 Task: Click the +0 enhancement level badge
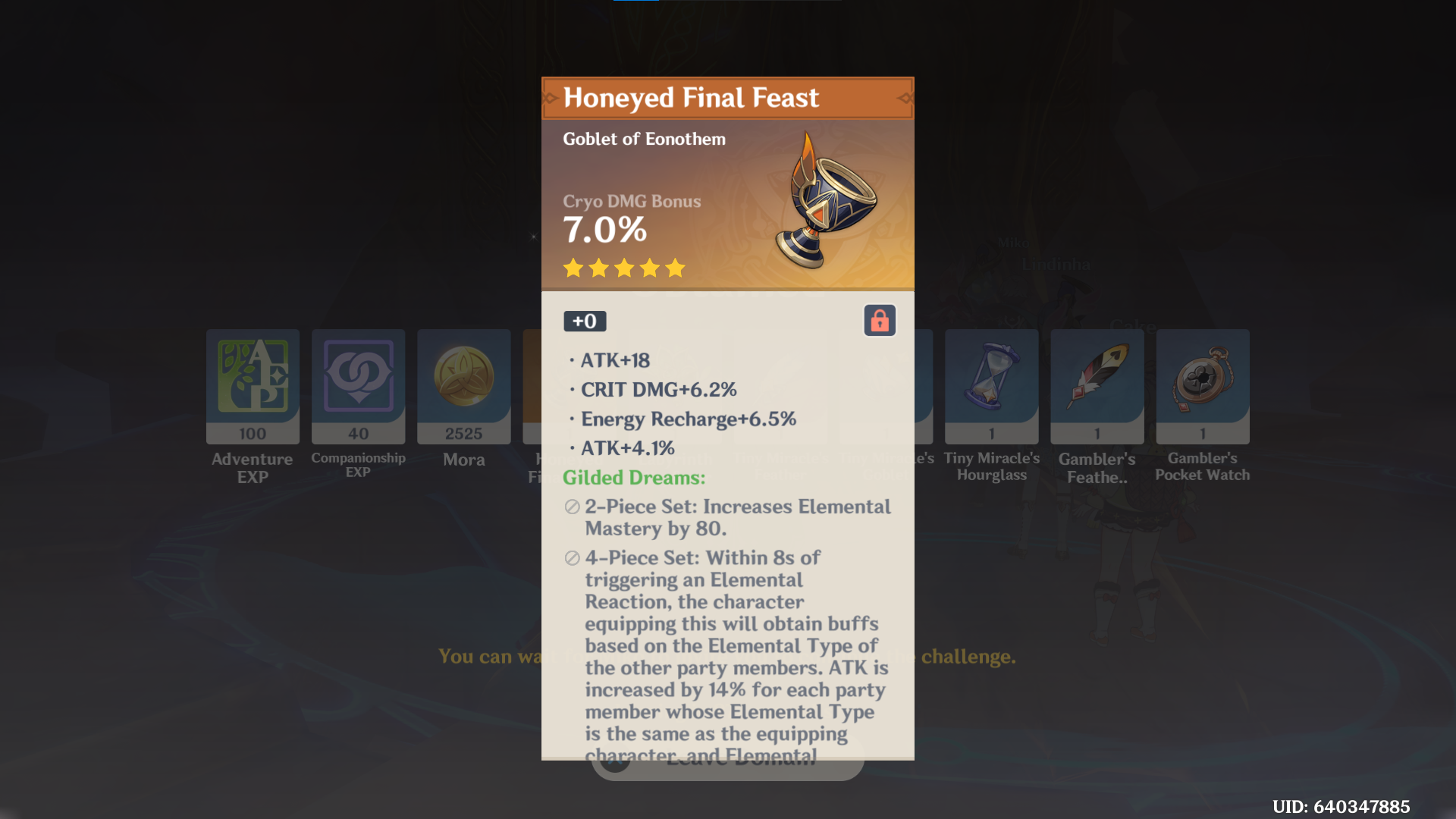(584, 321)
